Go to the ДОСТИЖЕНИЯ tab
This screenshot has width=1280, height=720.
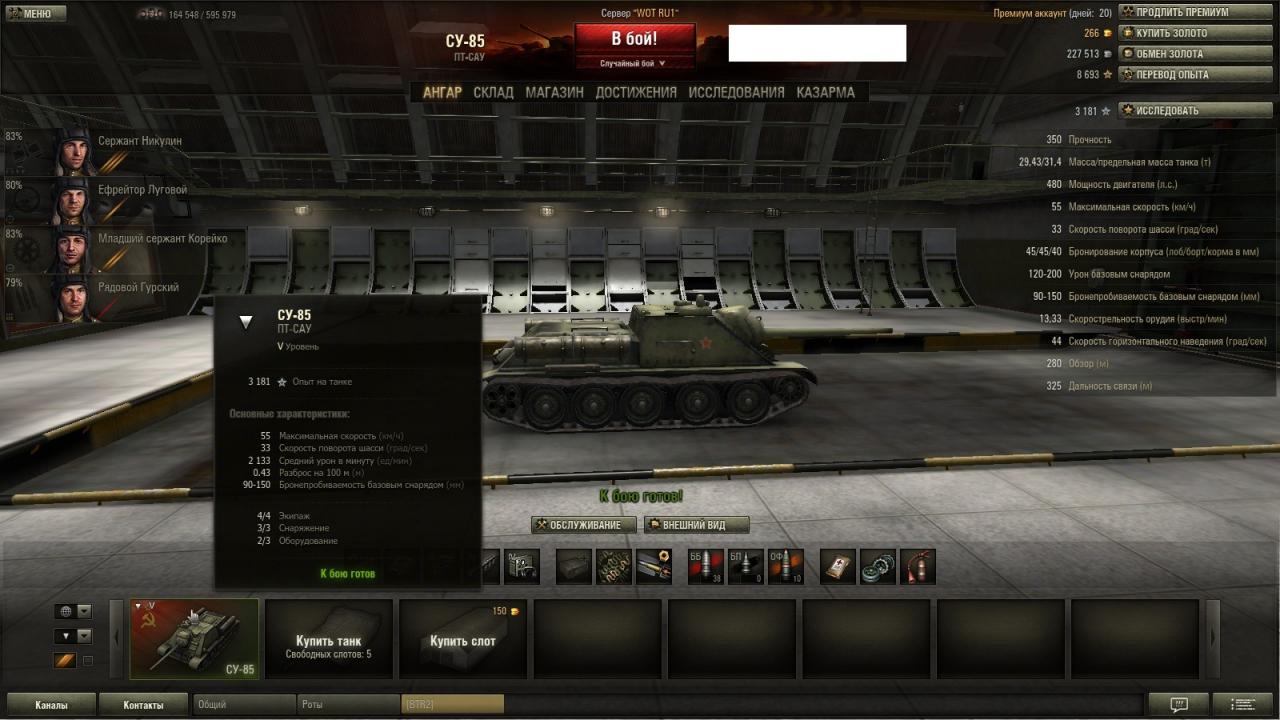point(636,92)
